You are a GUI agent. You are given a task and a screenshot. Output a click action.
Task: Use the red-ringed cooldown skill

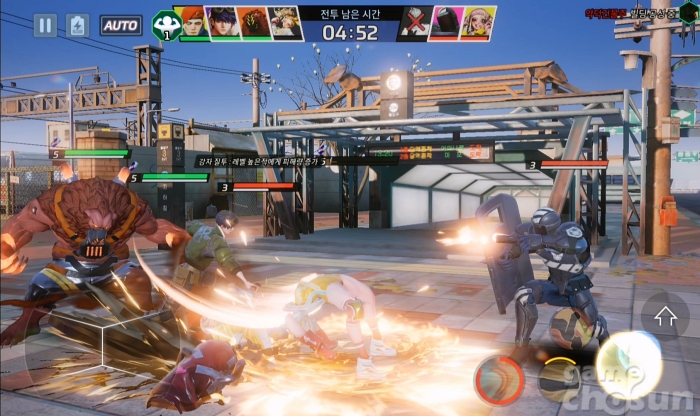pyautogui.click(x=497, y=380)
